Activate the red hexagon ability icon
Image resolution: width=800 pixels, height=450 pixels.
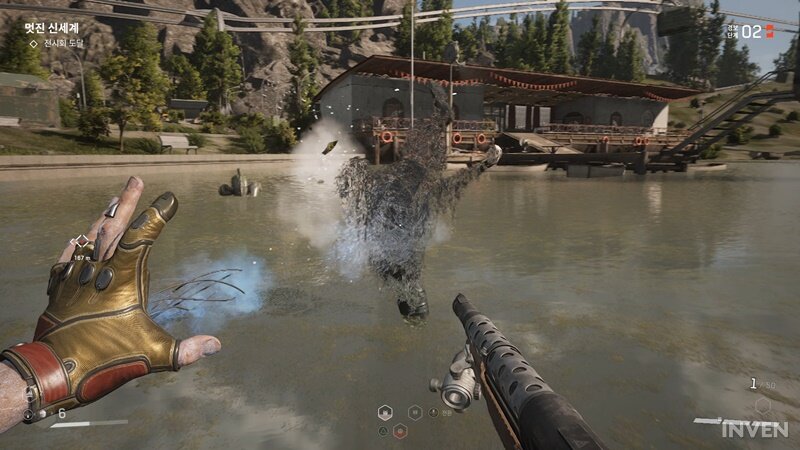pyautogui.click(x=400, y=431)
